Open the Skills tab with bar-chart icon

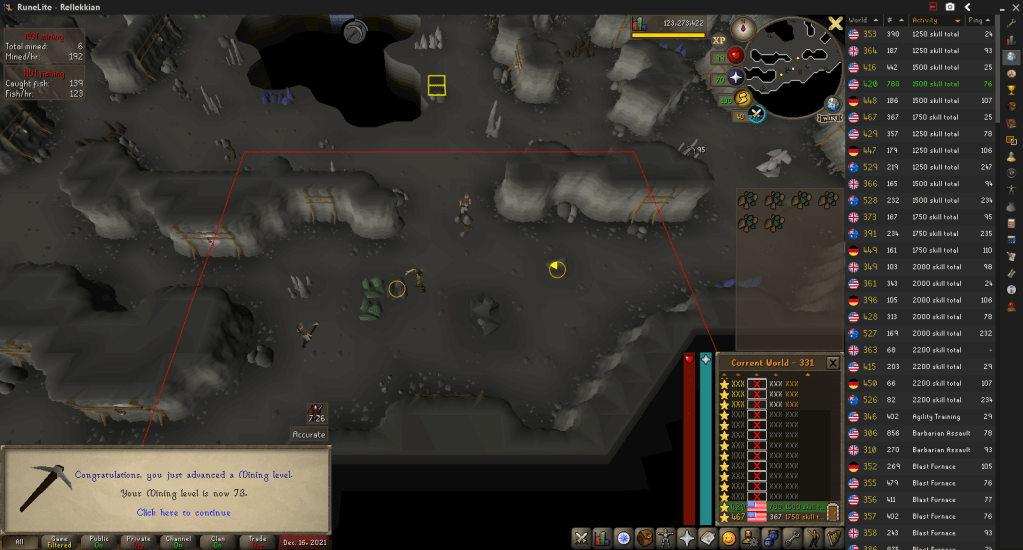point(602,538)
